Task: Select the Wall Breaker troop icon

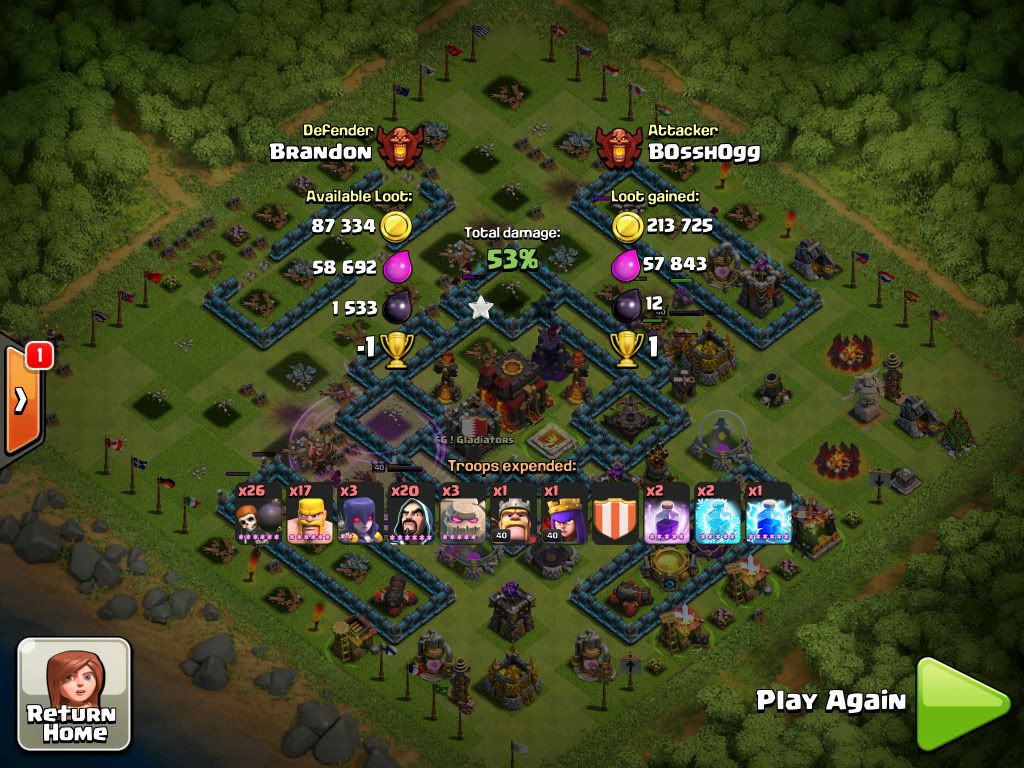Action: click(x=258, y=513)
